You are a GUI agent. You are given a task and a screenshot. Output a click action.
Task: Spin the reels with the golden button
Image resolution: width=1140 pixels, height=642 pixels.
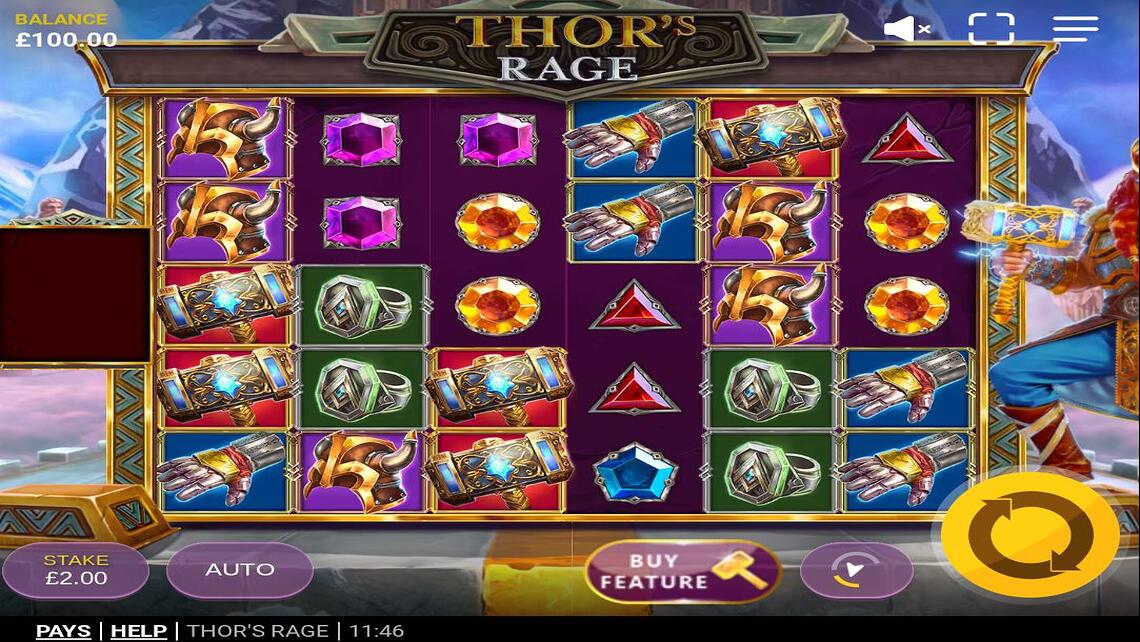[1029, 536]
